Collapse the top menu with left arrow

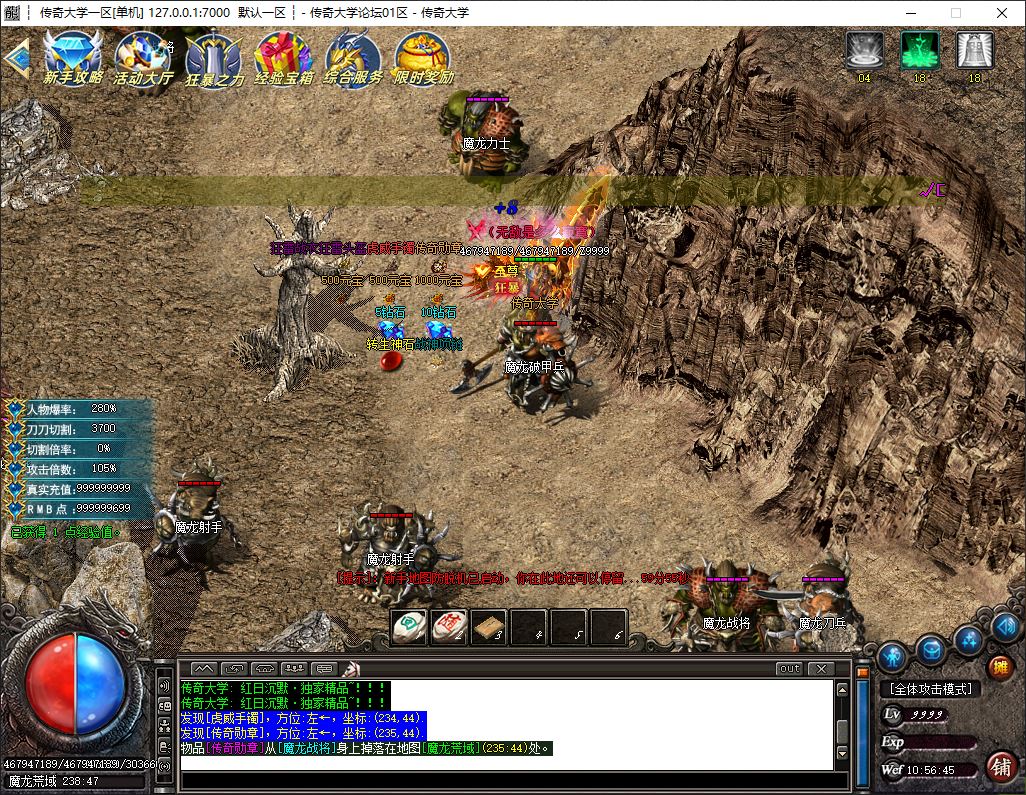click(15, 58)
